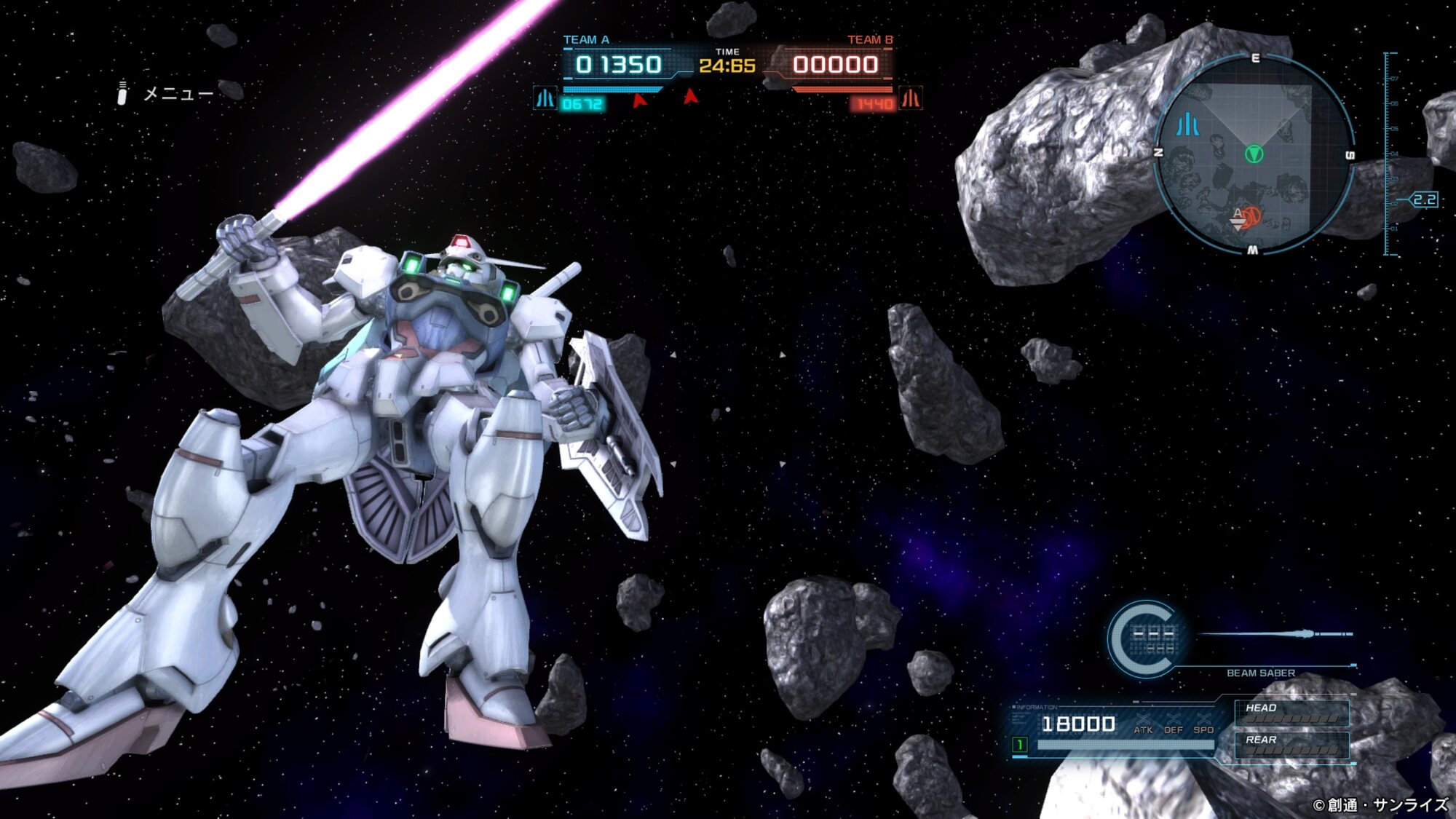Click the circular radar minimap
Screen dimensions: 1456x819
click(1254, 154)
